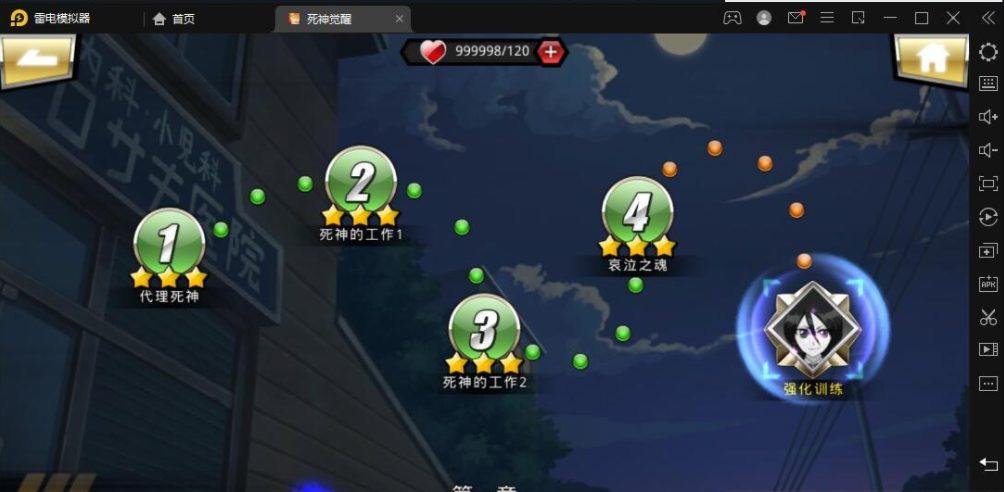This screenshot has height=492, width=1004.
Task: Choose stage 3 死神的工作2
Action: pos(484,330)
